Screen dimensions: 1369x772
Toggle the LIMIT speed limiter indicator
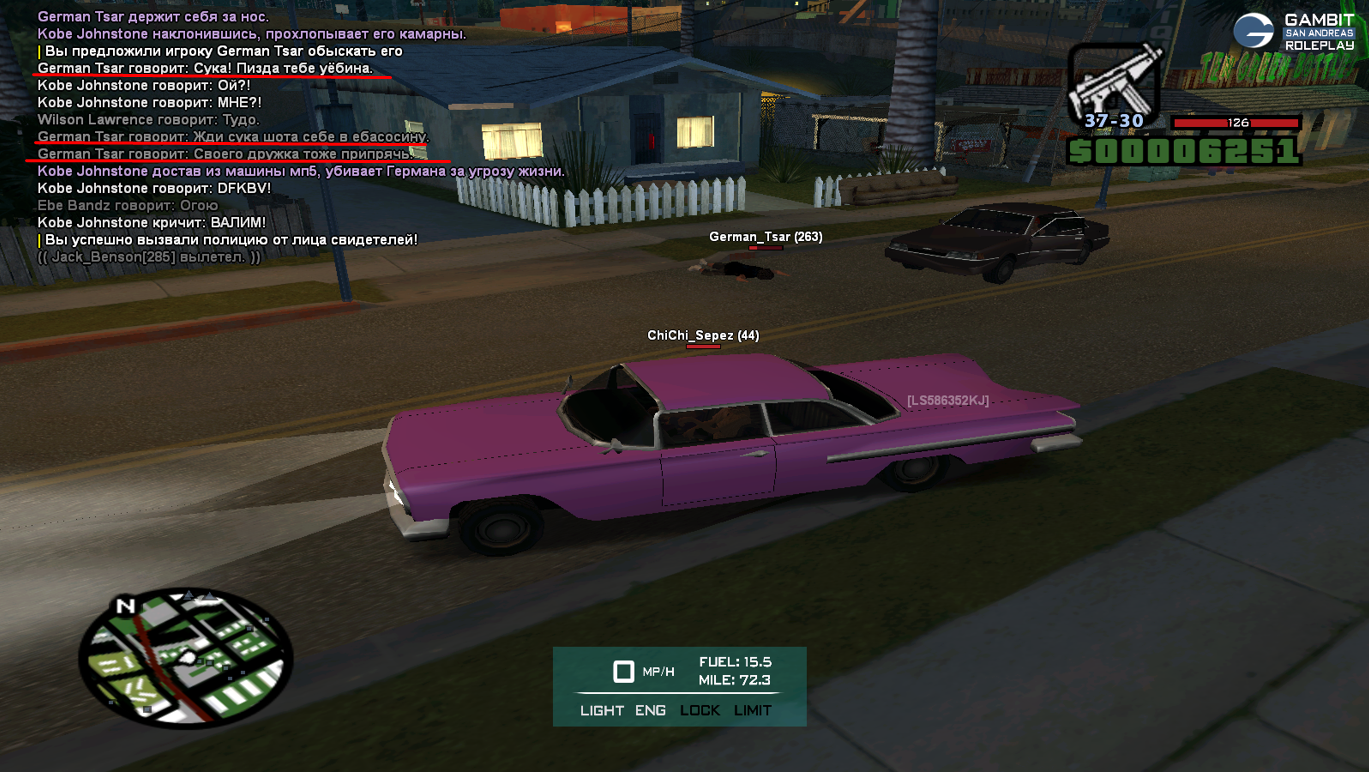pyautogui.click(x=753, y=711)
